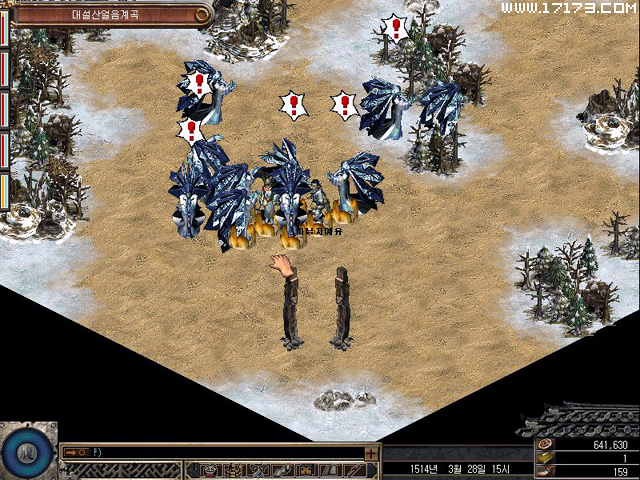Viewport: 640px width, 480px height.
Task: Open the red pot toolbar icon
Action: pos(209,470)
